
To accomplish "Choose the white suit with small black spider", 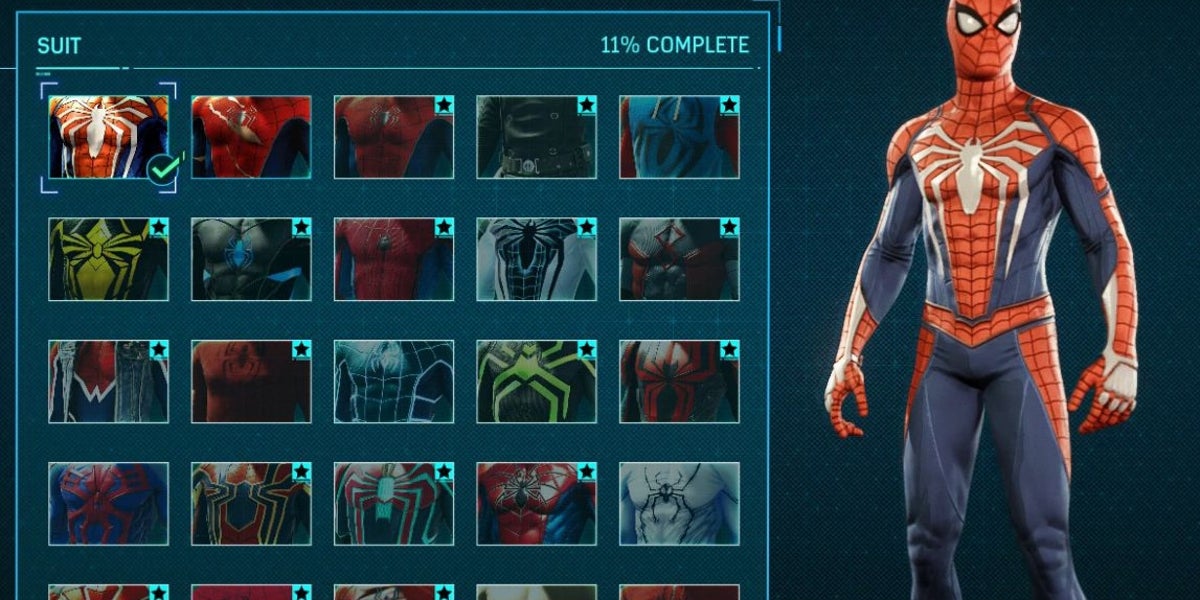I will click(679, 503).
